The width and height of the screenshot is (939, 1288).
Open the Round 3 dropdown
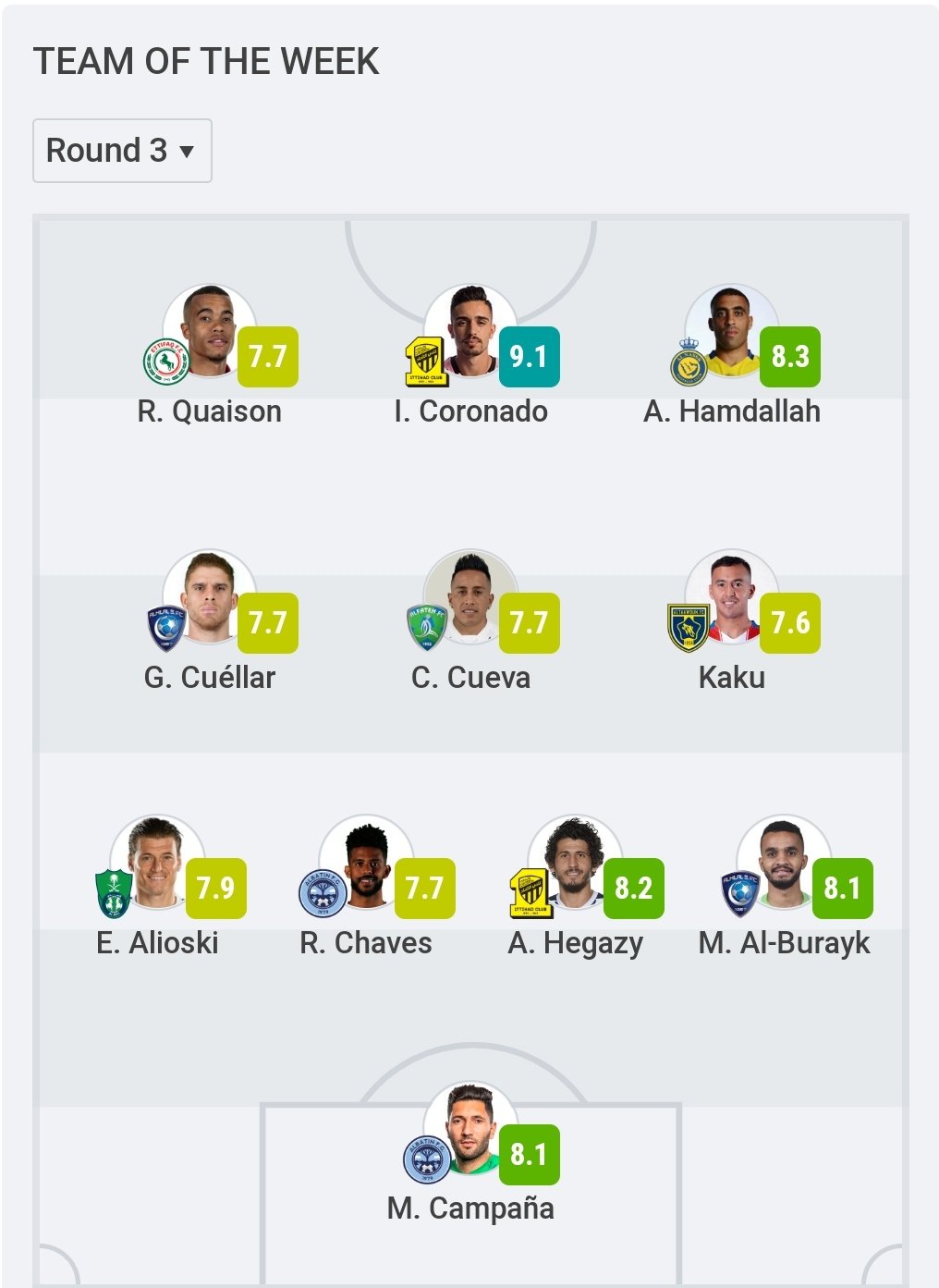coord(122,151)
